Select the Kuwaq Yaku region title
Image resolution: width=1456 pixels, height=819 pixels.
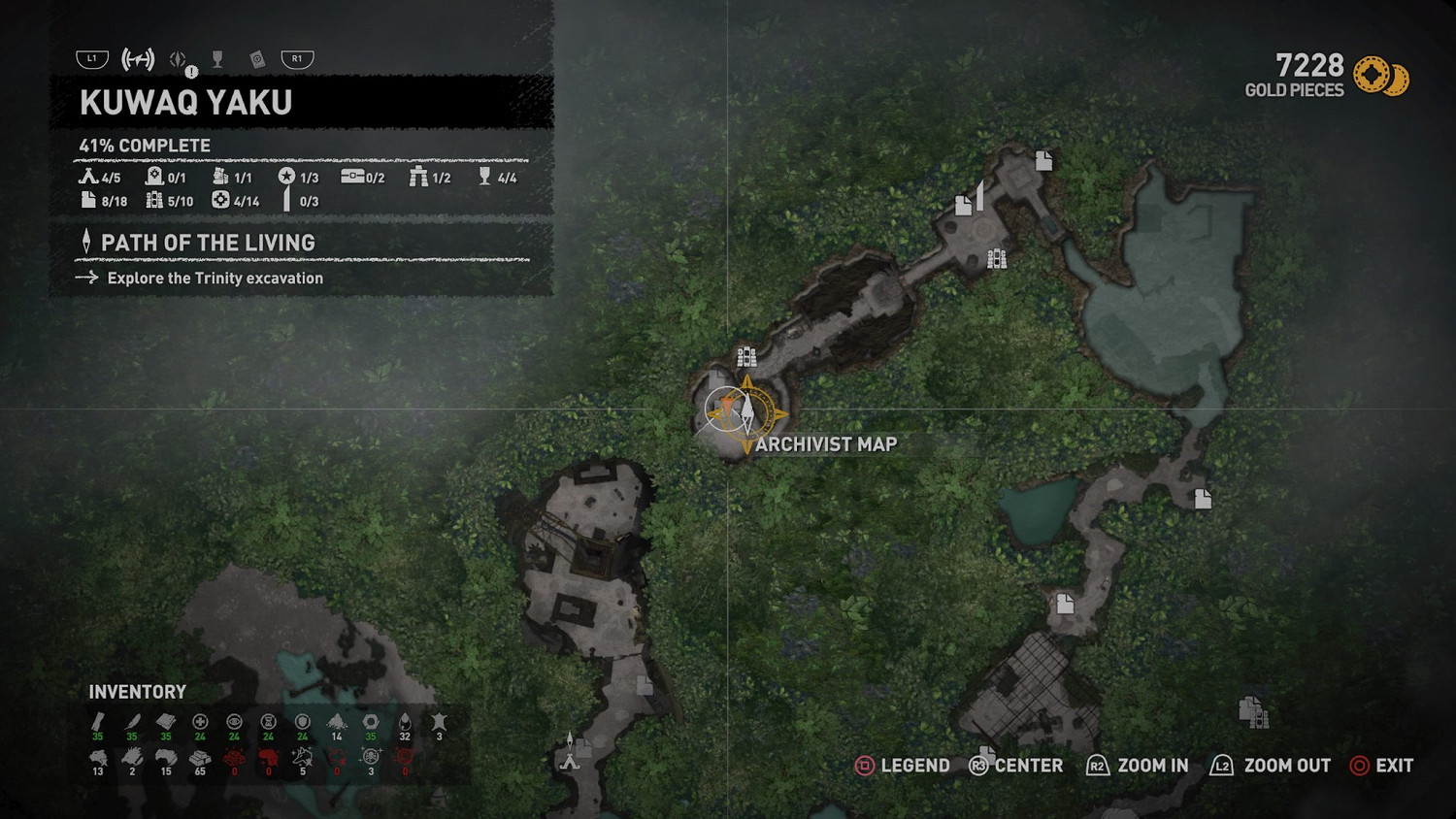coord(186,103)
